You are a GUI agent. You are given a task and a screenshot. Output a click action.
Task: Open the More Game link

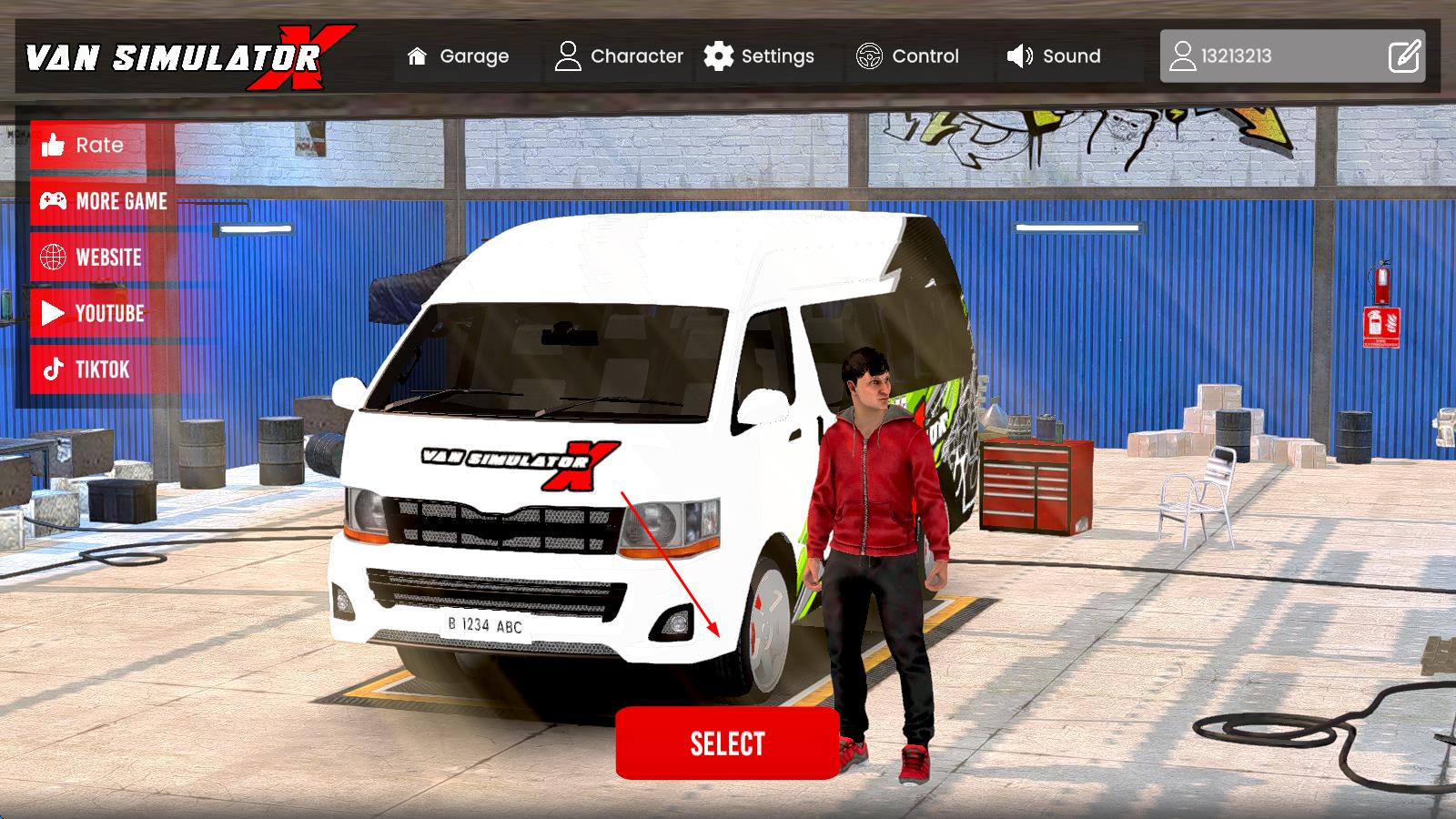click(x=102, y=201)
